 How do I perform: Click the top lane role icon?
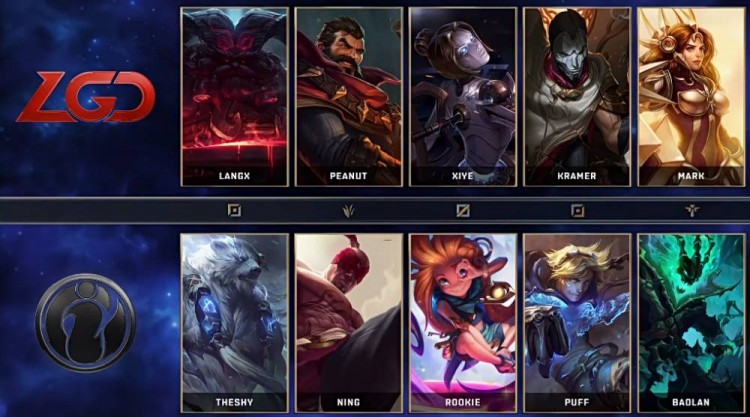[x=234, y=210]
